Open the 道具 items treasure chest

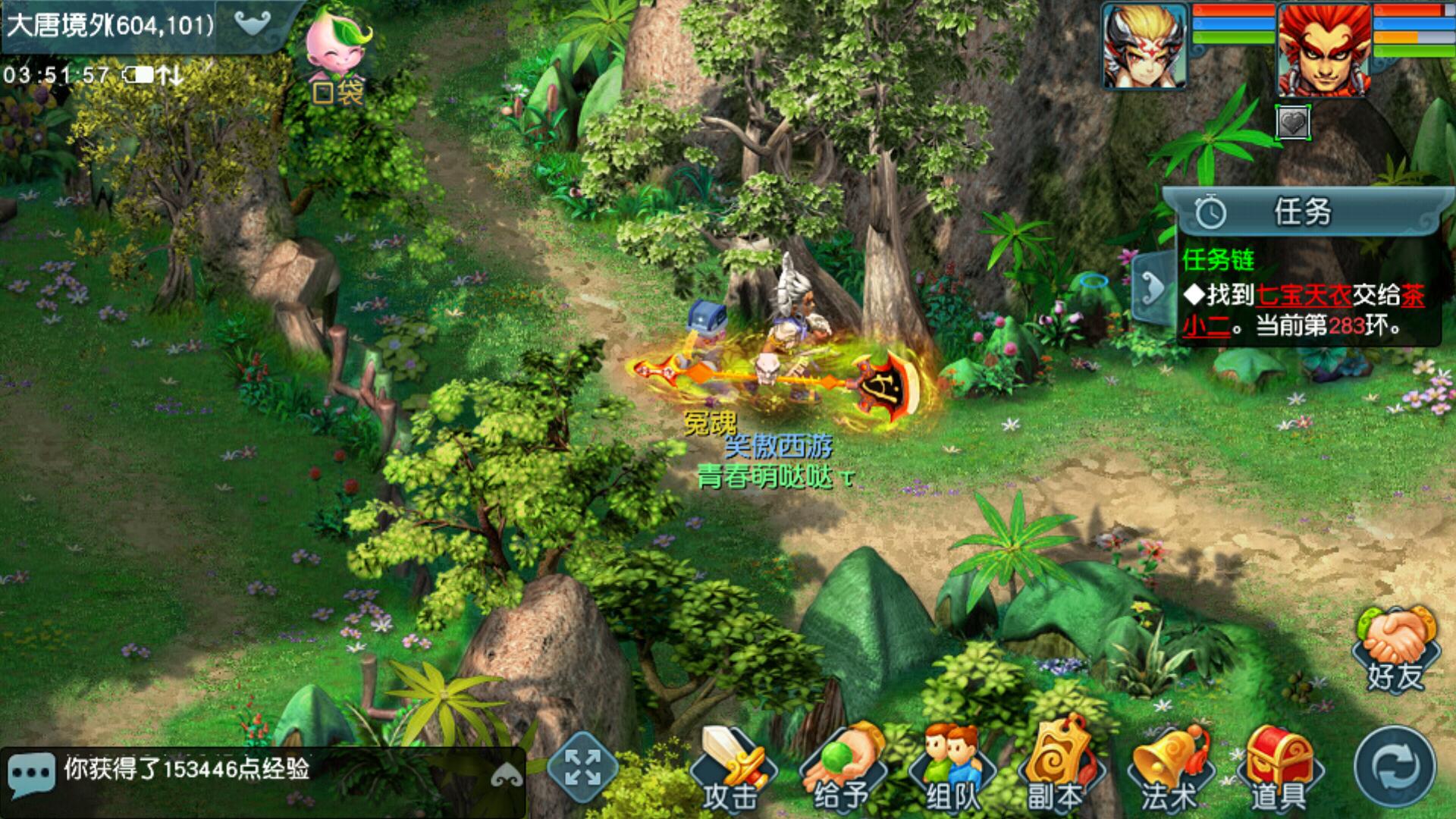(1279, 770)
